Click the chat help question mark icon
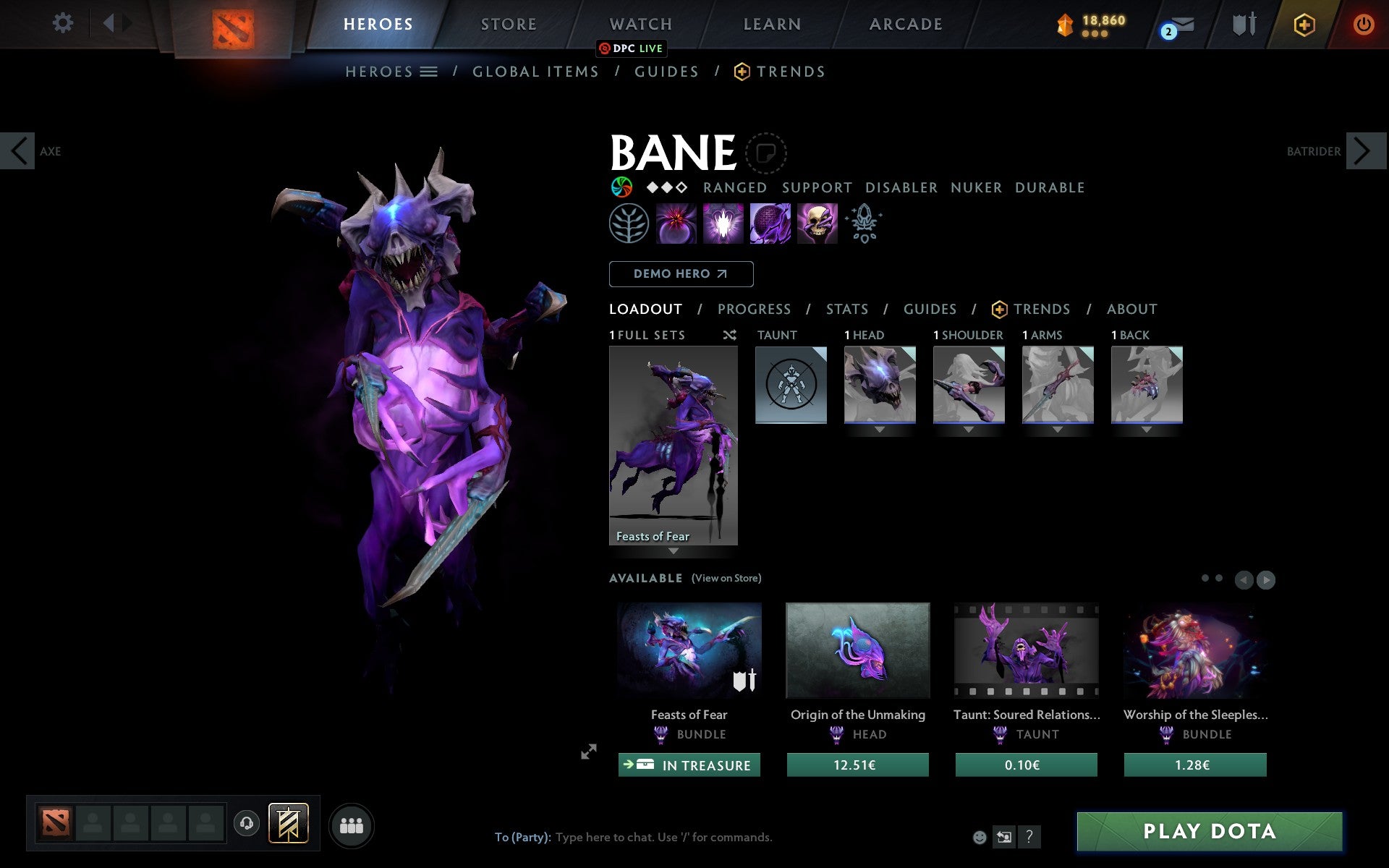Image resolution: width=1389 pixels, height=868 pixels. (1029, 838)
